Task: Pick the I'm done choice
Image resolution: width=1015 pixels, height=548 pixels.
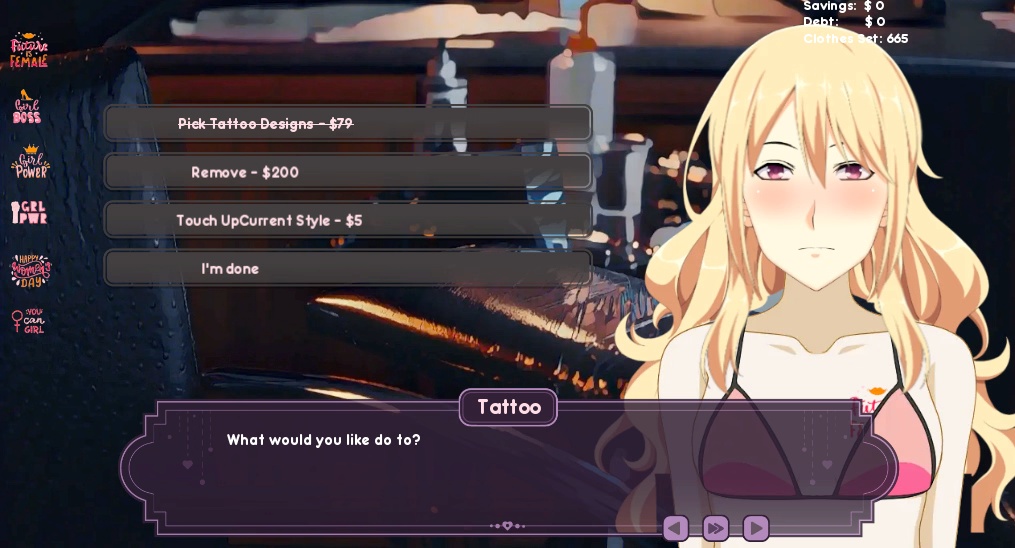Action: 348,268
